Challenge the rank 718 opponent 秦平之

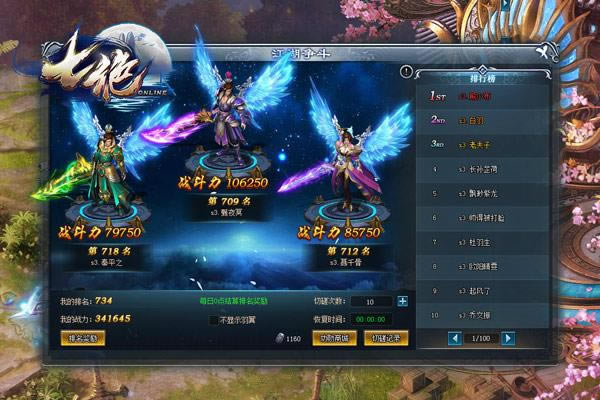100,180
